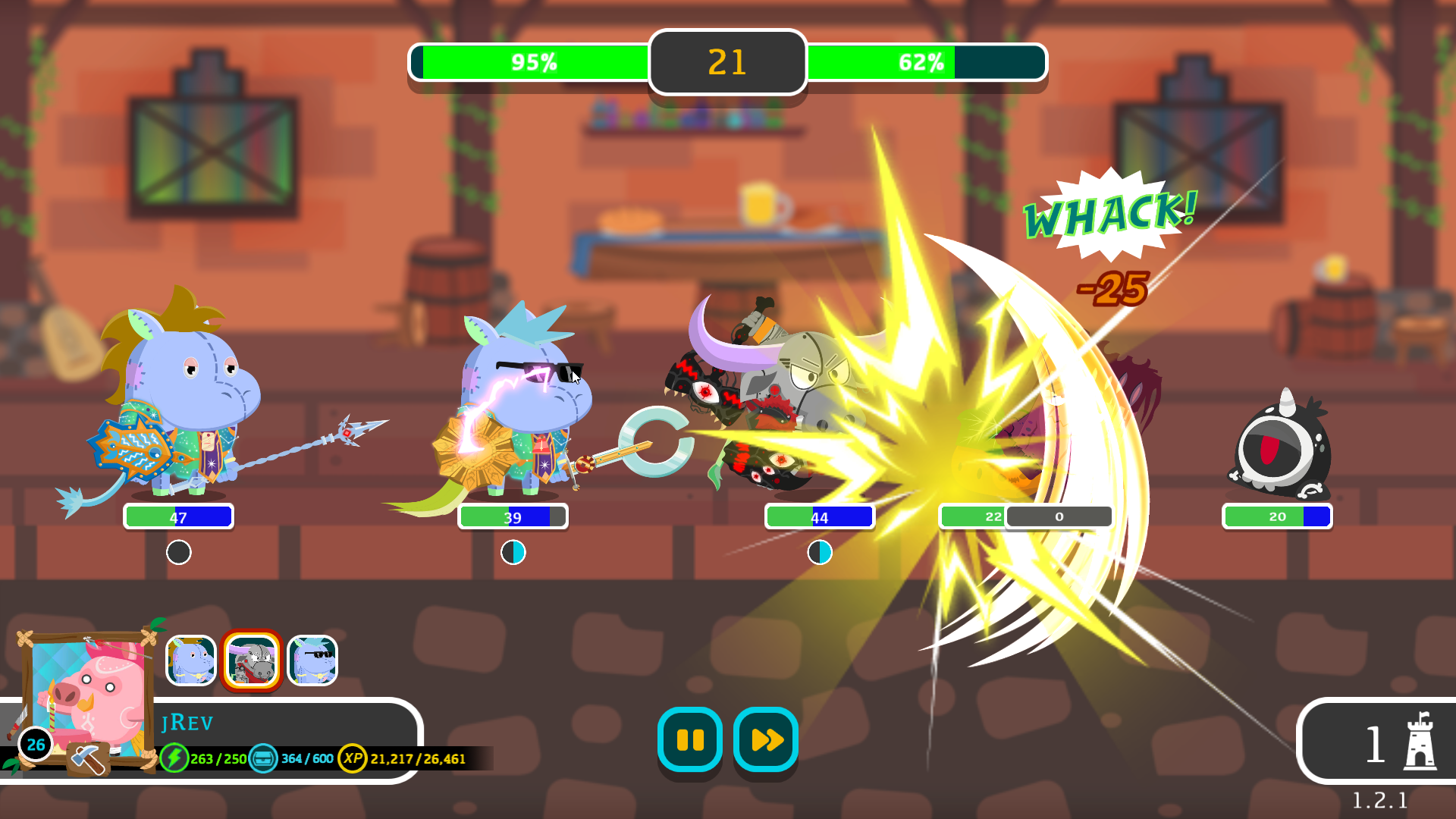
Task: Click the 62% enemy progress bar
Action: (x=924, y=62)
